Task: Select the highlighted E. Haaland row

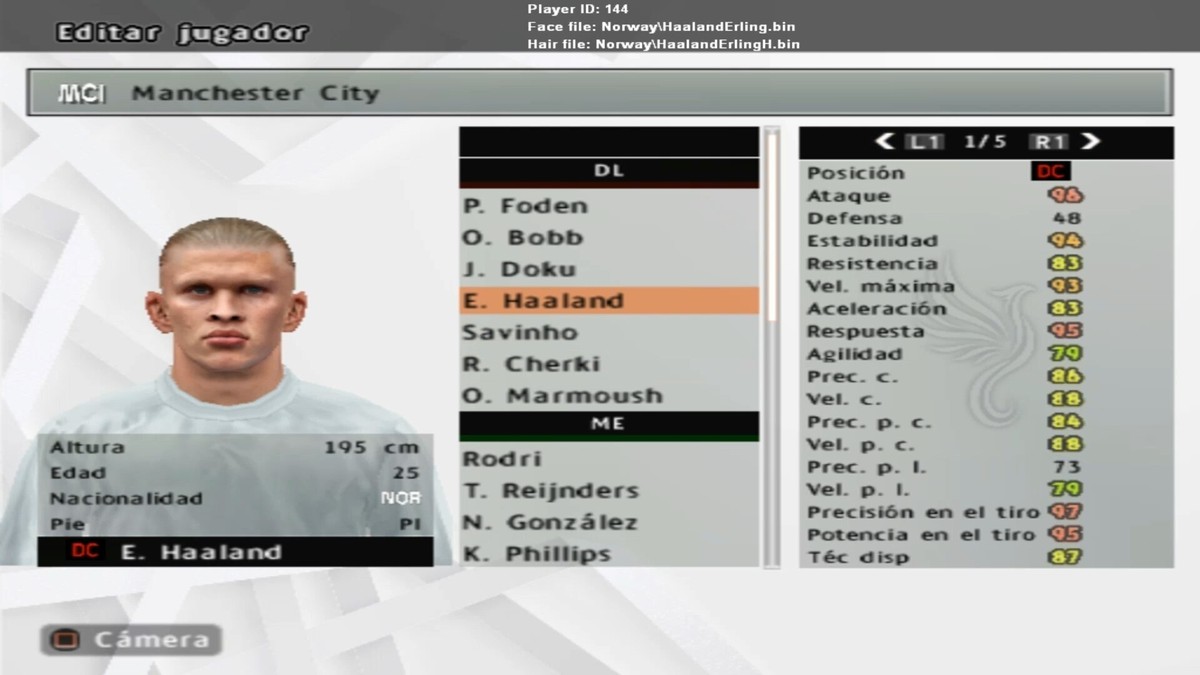Action: click(608, 301)
